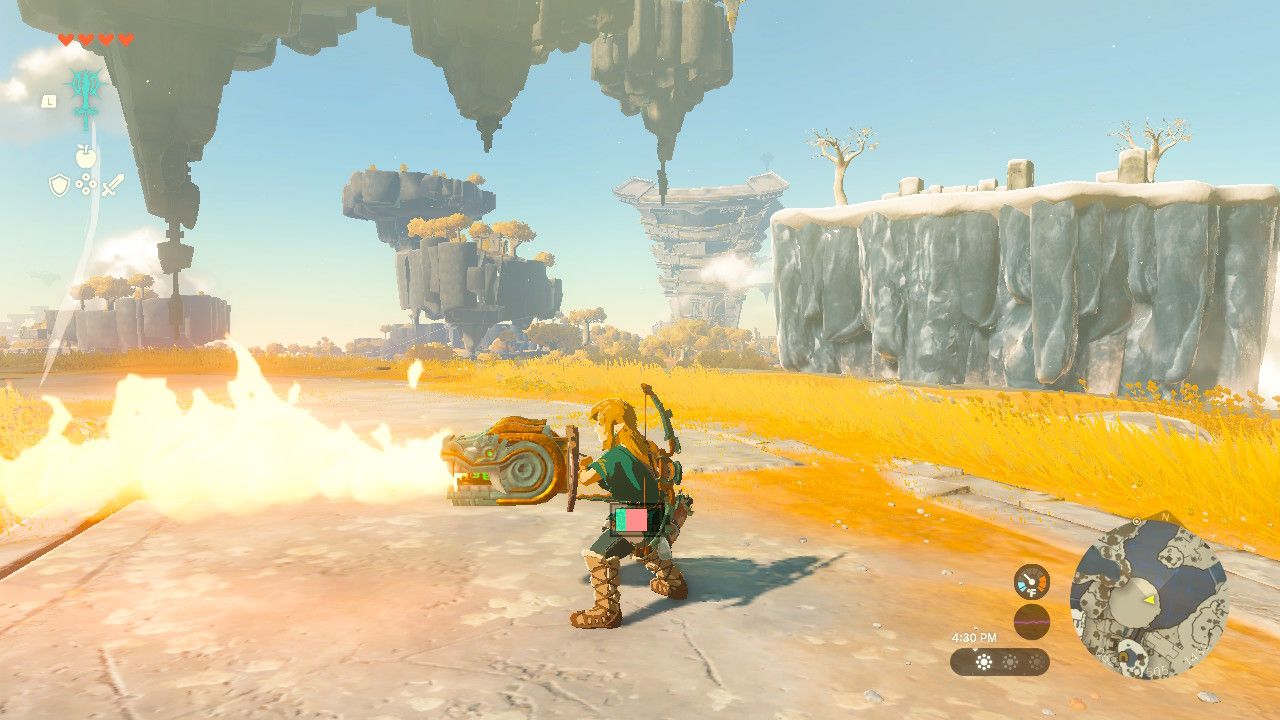Select the bright sun weather forecast icon
The width and height of the screenshot is (1280, 720).
[983, 662]
